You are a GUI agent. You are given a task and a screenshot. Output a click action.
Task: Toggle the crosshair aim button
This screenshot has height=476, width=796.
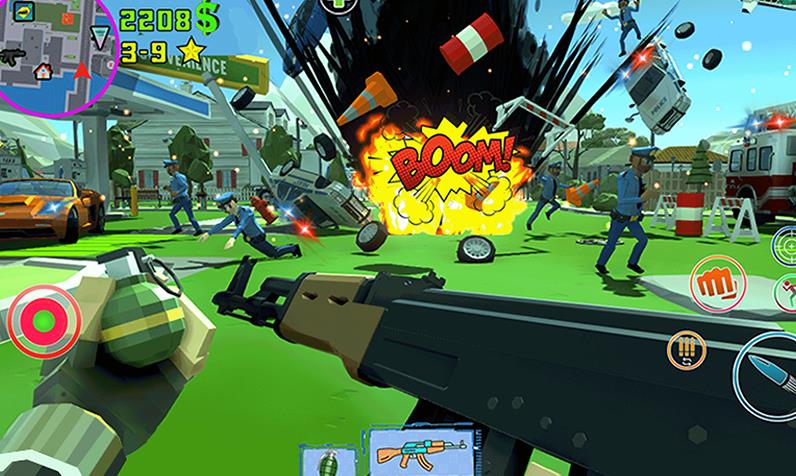pyautogui.click(x=786, y=243)
